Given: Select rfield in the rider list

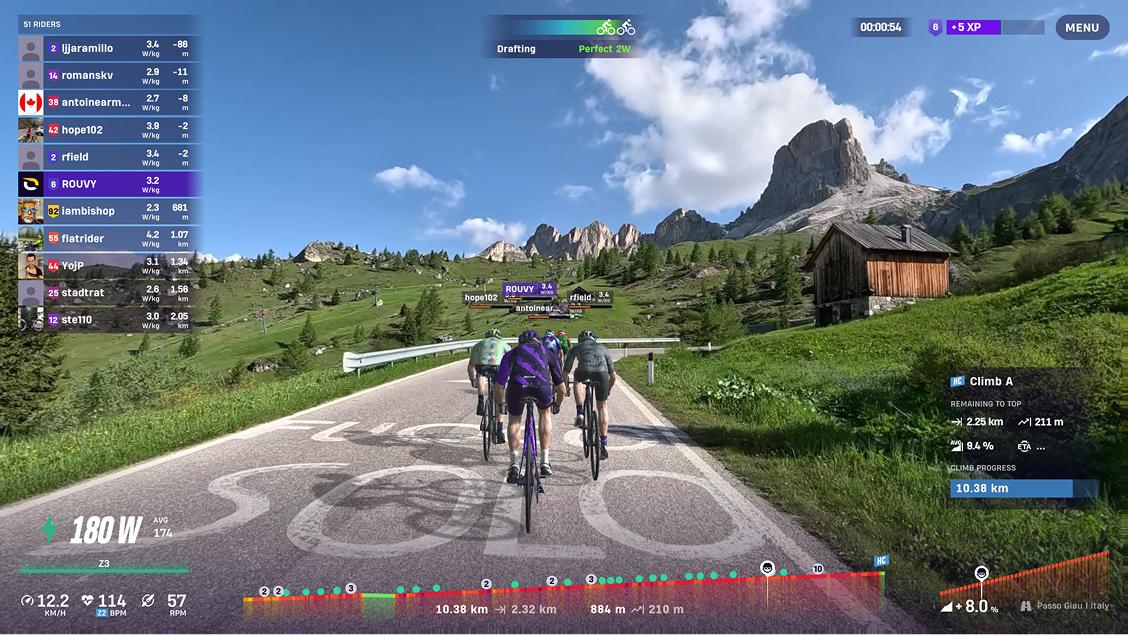Looking at the screenshot, I should coord(110,157).
